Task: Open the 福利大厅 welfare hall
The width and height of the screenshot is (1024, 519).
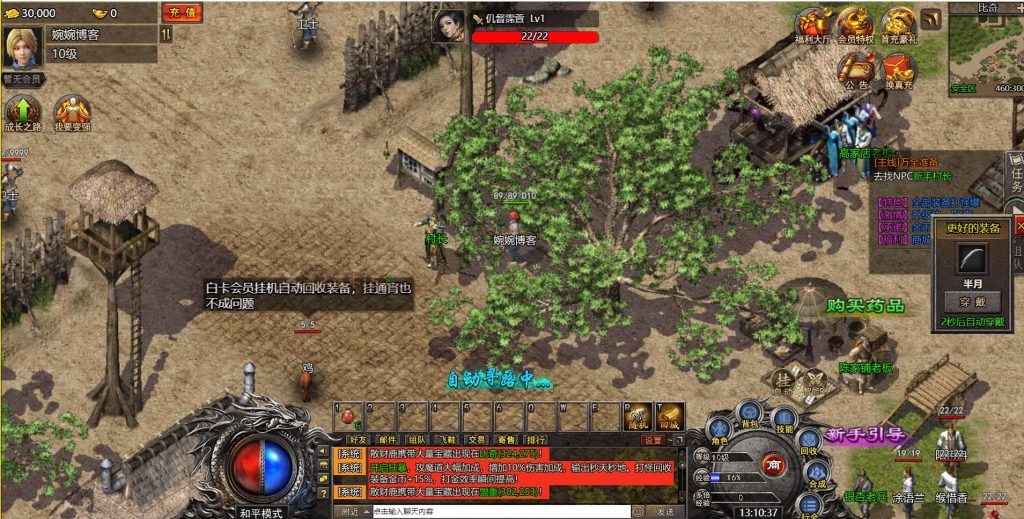Action: coord(813,25)
